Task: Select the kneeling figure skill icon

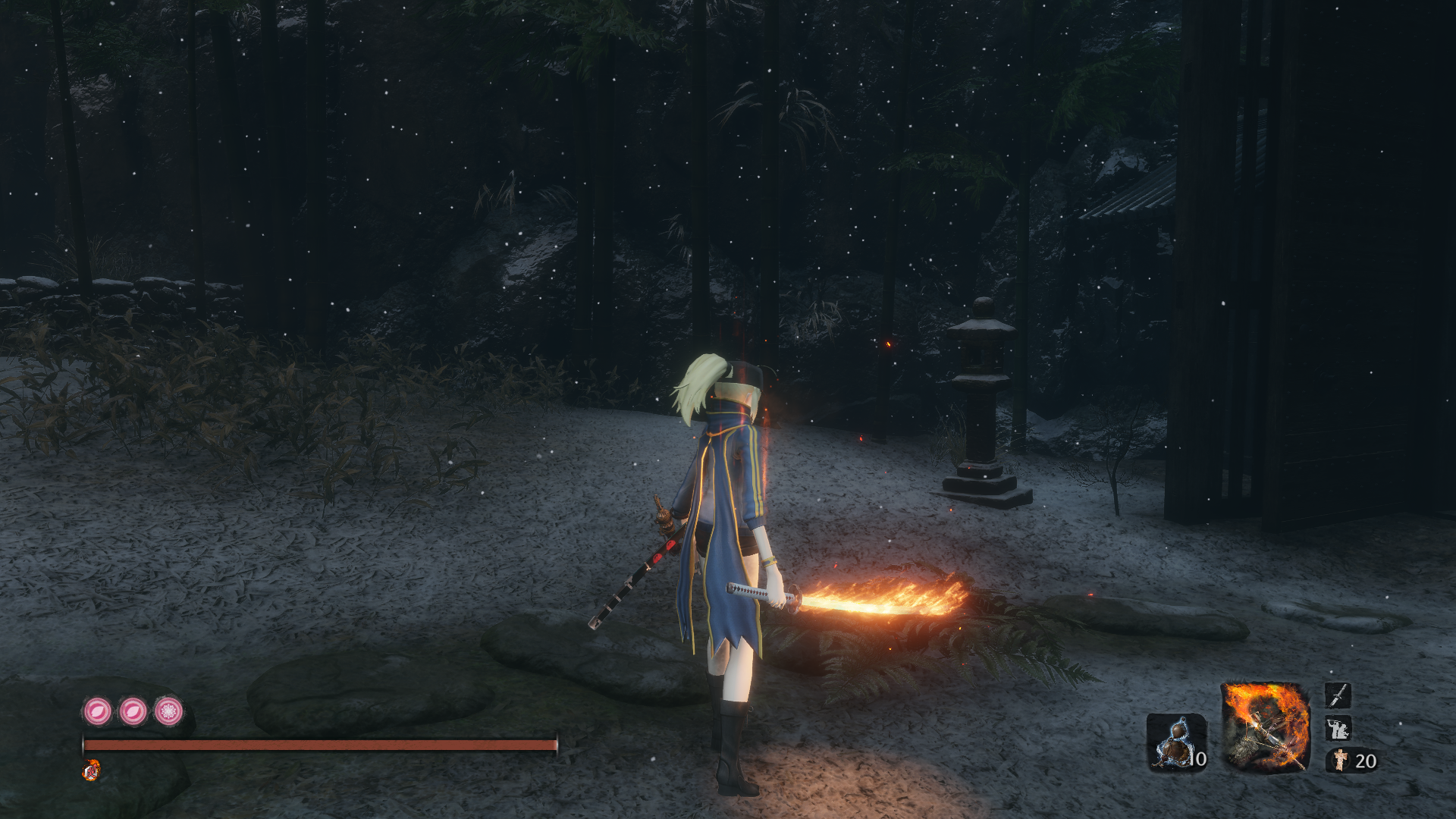Action: coord(1338,729)
